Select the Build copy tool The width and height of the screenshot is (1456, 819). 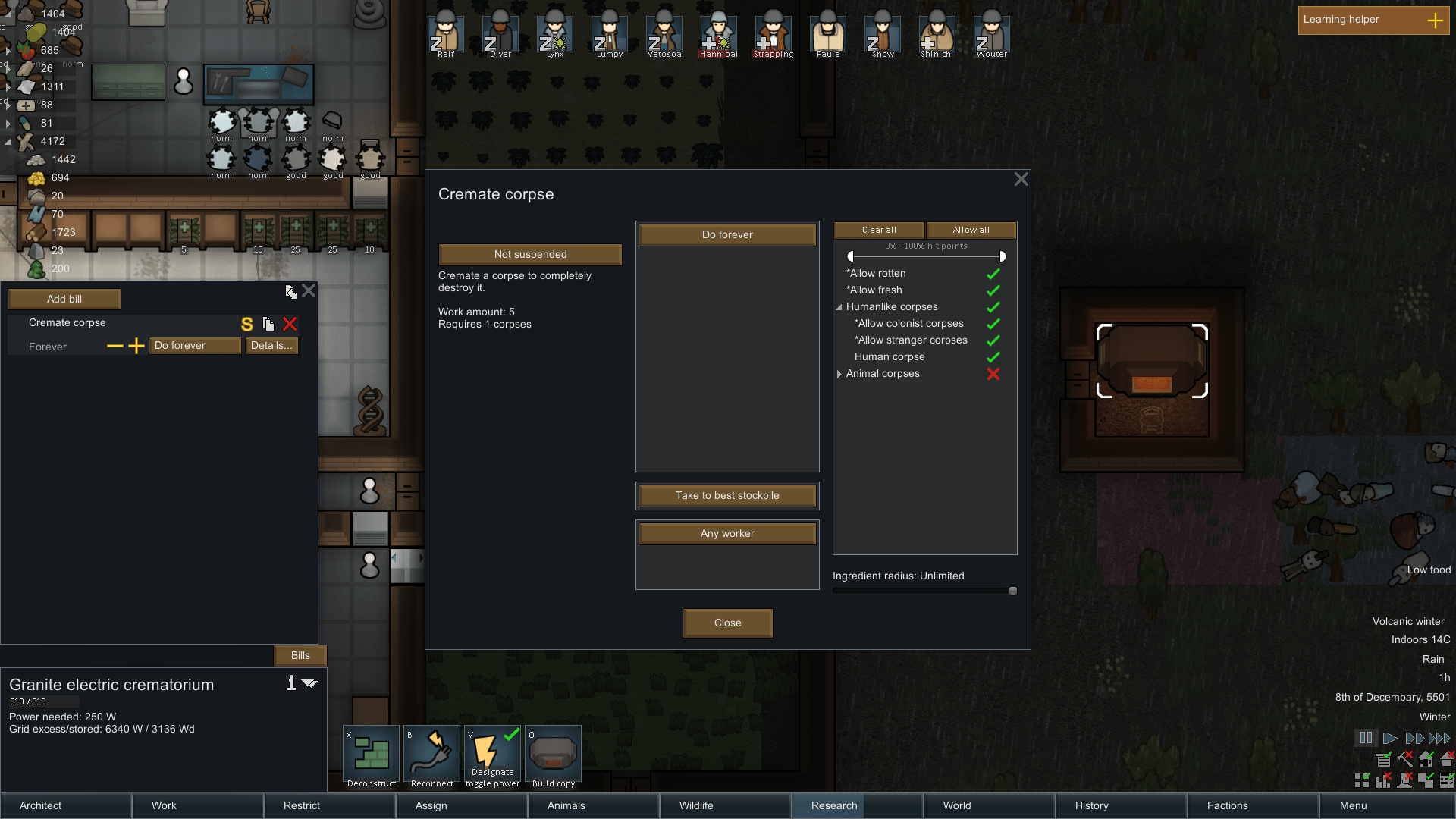553,755
